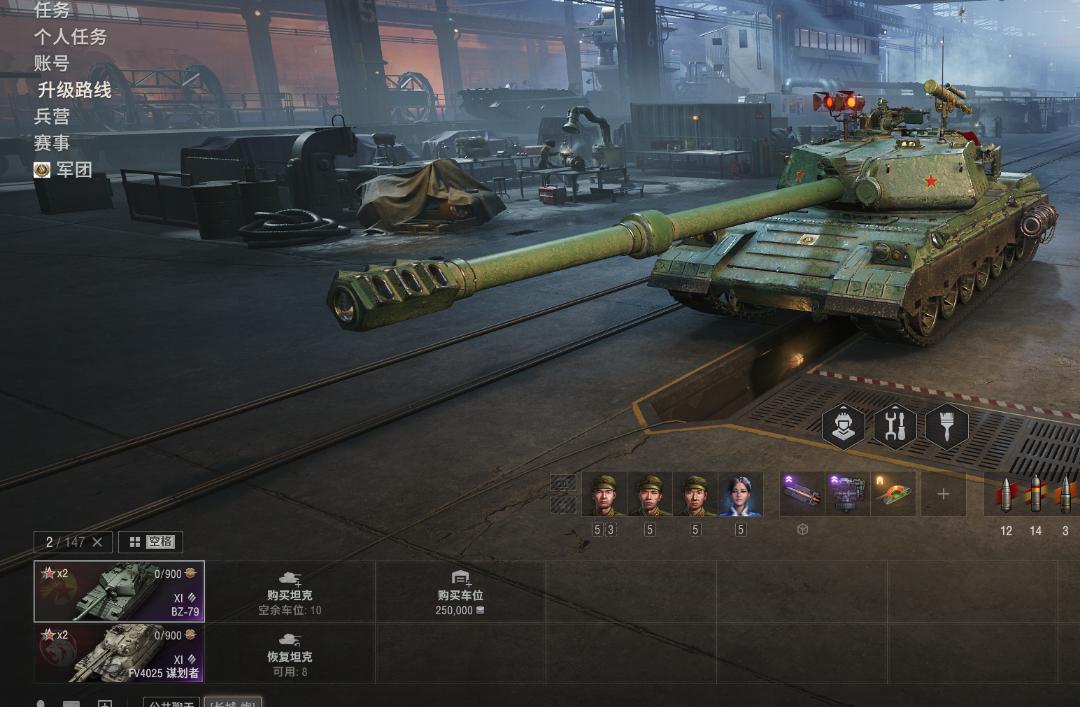
Task: Open the wrench and screwdriver maintenance icon
Action: tap(895, 427)
